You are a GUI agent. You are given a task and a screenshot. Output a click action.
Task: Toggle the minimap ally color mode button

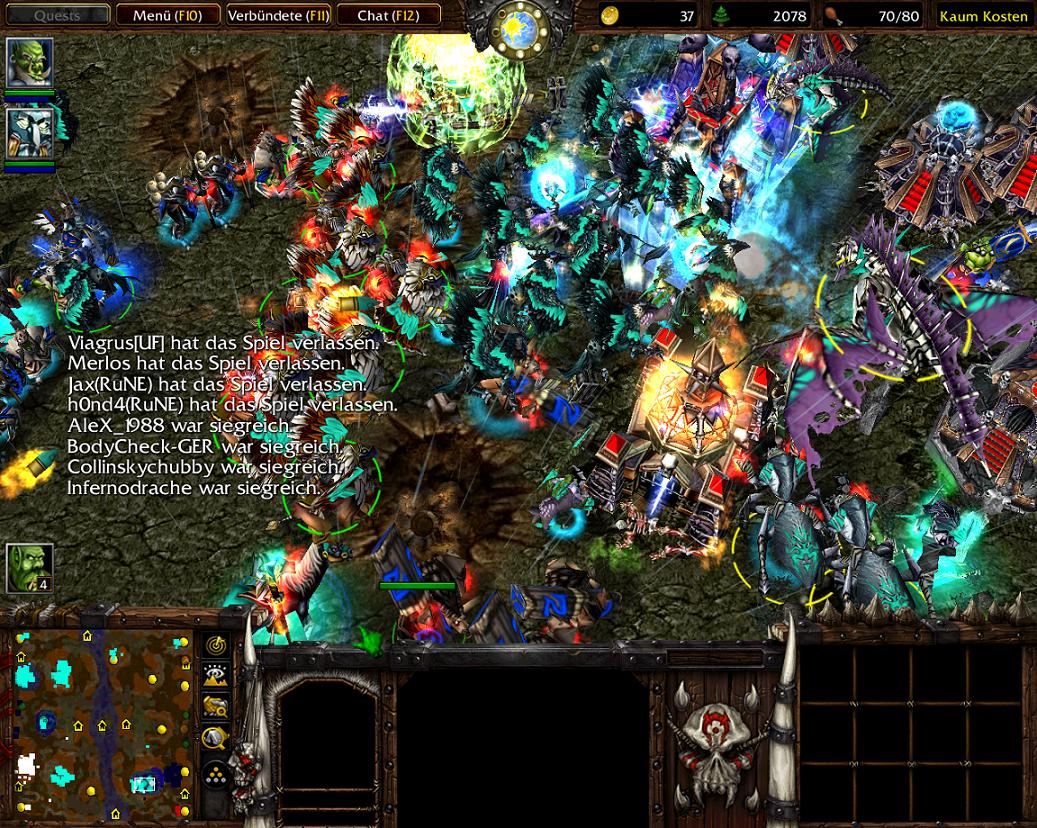coord(216,707)
